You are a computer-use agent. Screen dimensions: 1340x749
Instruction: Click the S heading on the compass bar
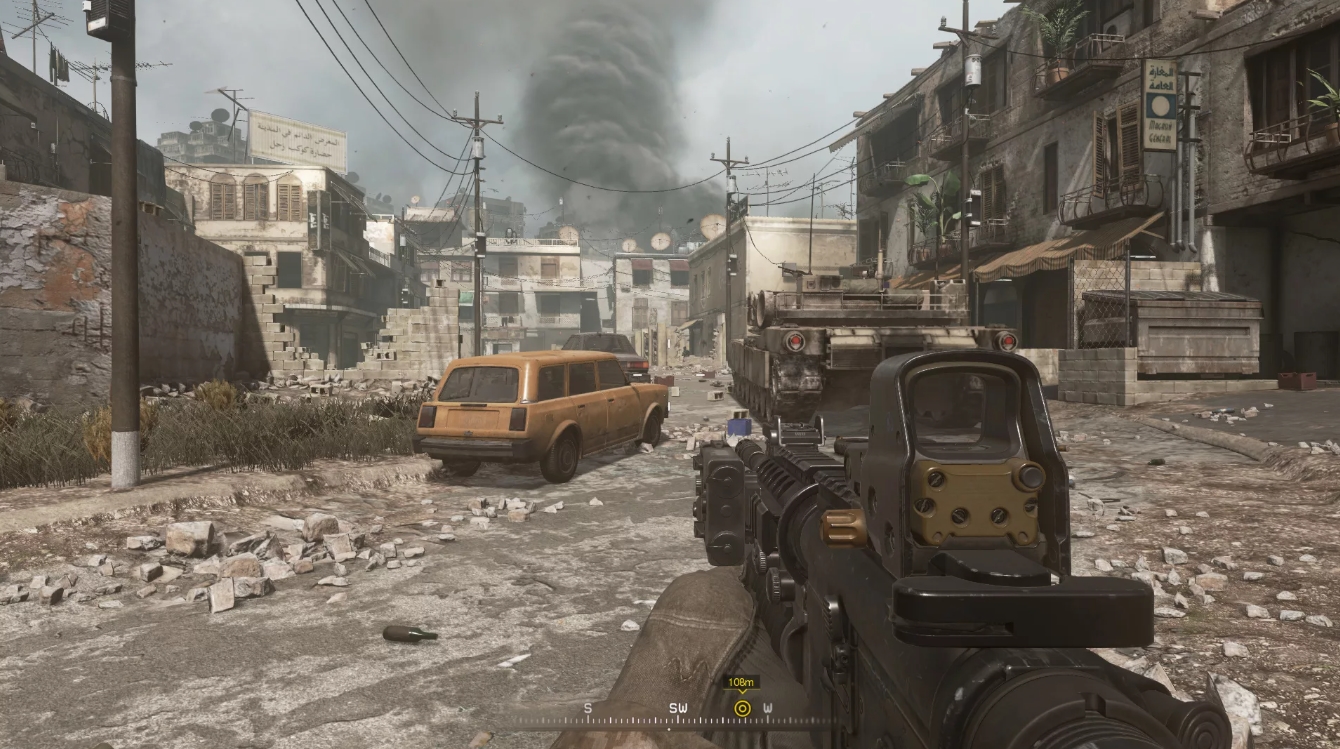coord(587,708)
